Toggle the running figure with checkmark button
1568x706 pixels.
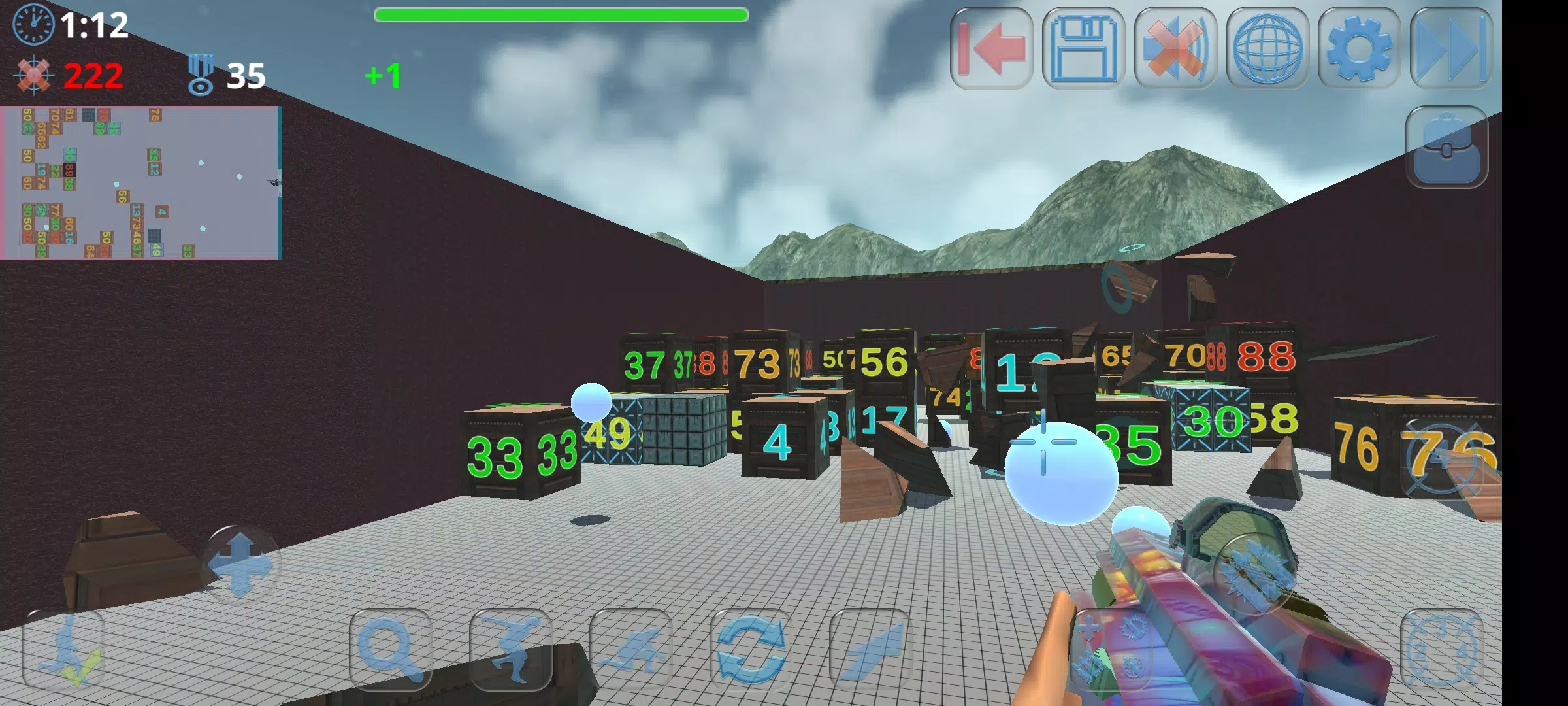pyautogui.click(x=64, y=650)
